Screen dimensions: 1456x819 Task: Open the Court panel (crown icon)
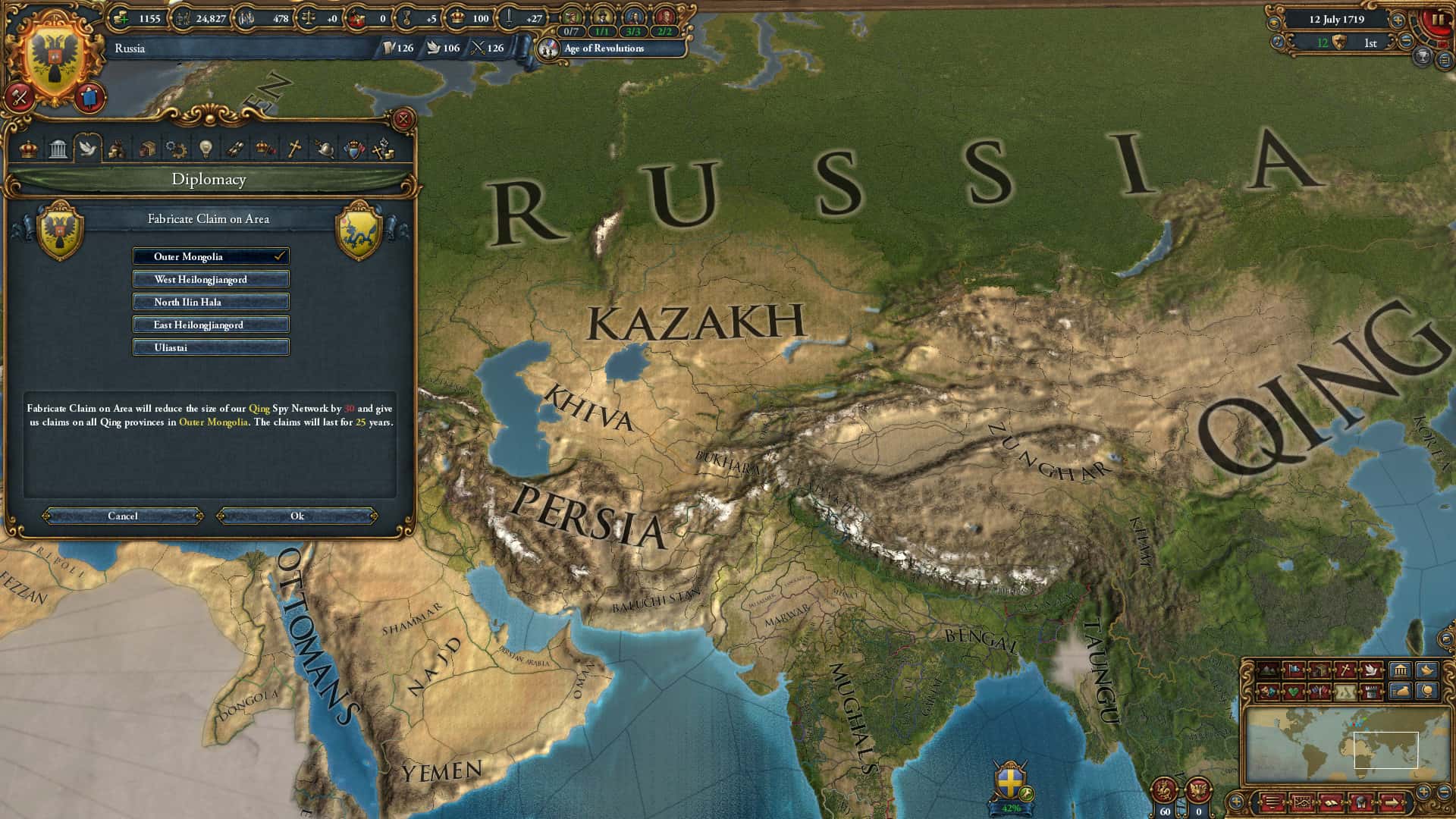click(x=28, y=149)
